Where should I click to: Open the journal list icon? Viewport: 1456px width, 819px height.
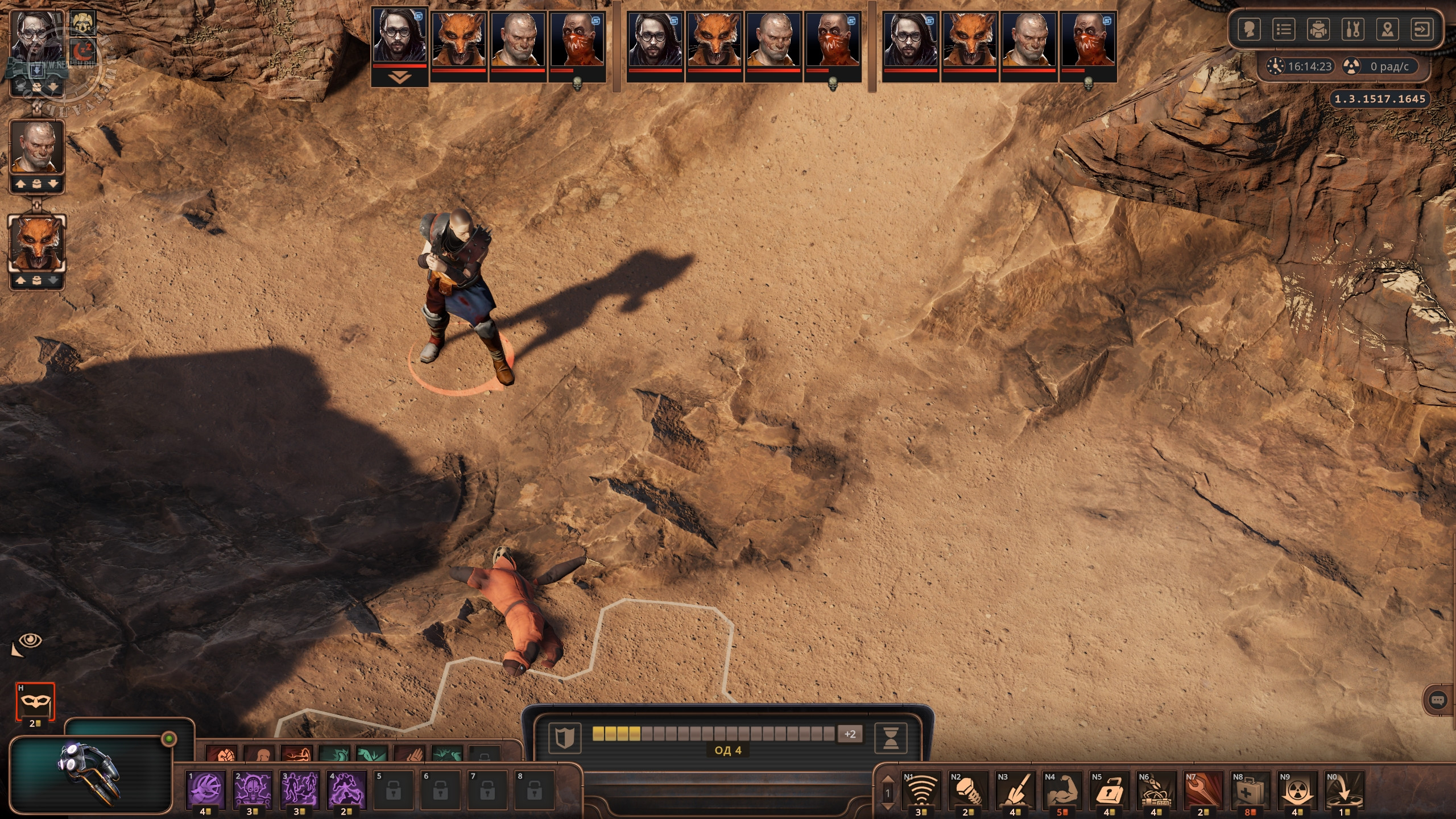coord(1284,29)
